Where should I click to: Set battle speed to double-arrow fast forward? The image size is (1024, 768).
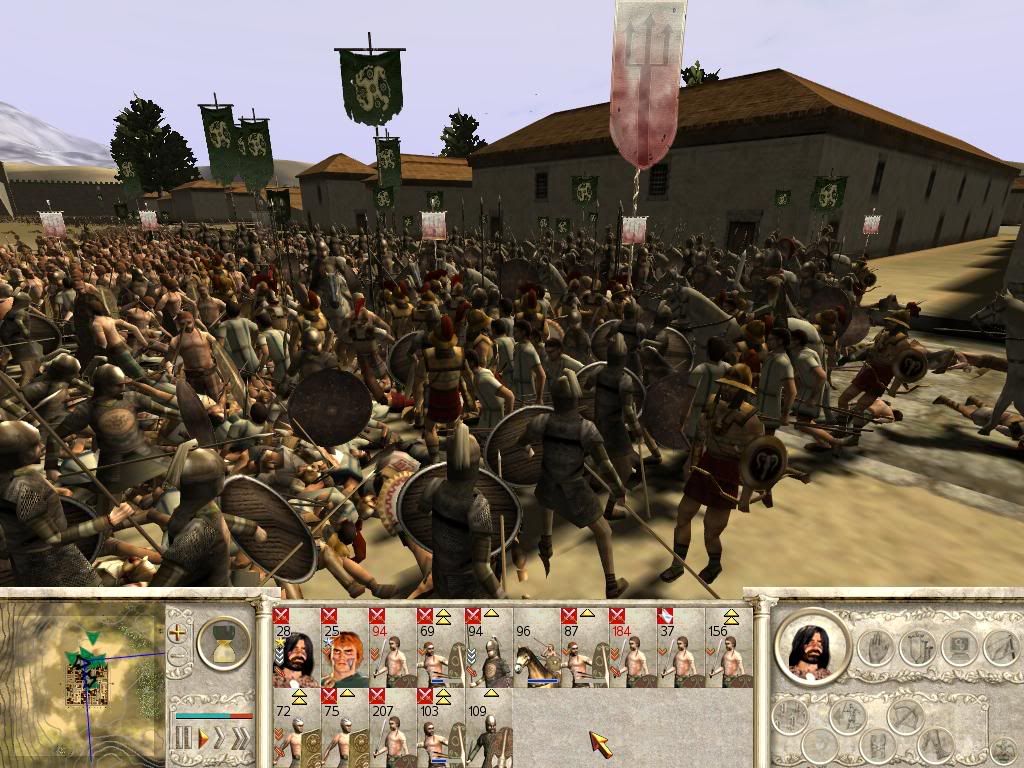(219, 739)
